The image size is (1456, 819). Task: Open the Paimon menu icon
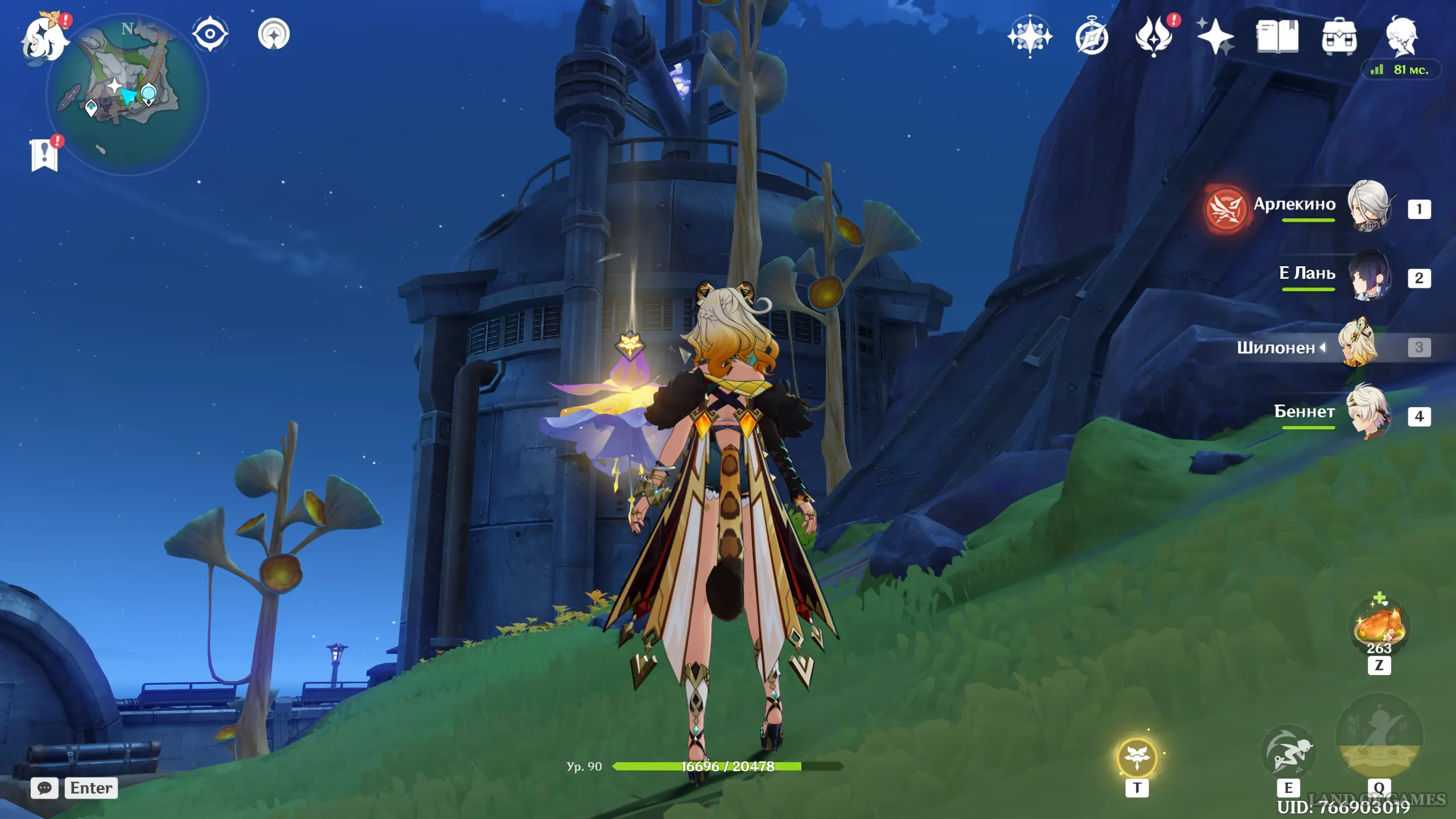44,39
